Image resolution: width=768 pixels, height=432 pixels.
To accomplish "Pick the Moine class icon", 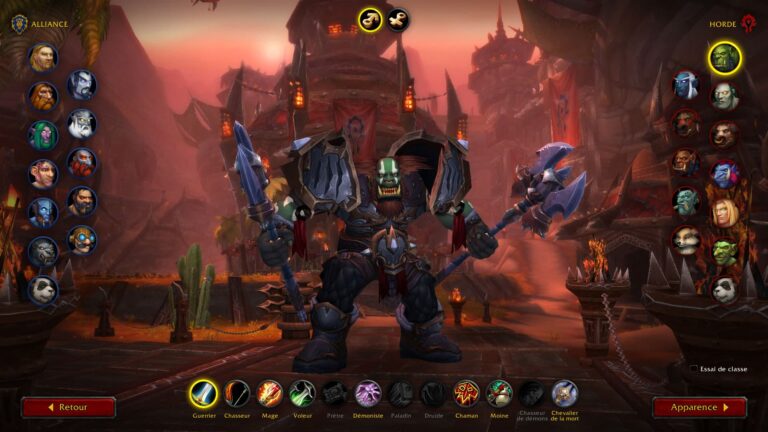I will pyautogui.click(x=499, y=393).
